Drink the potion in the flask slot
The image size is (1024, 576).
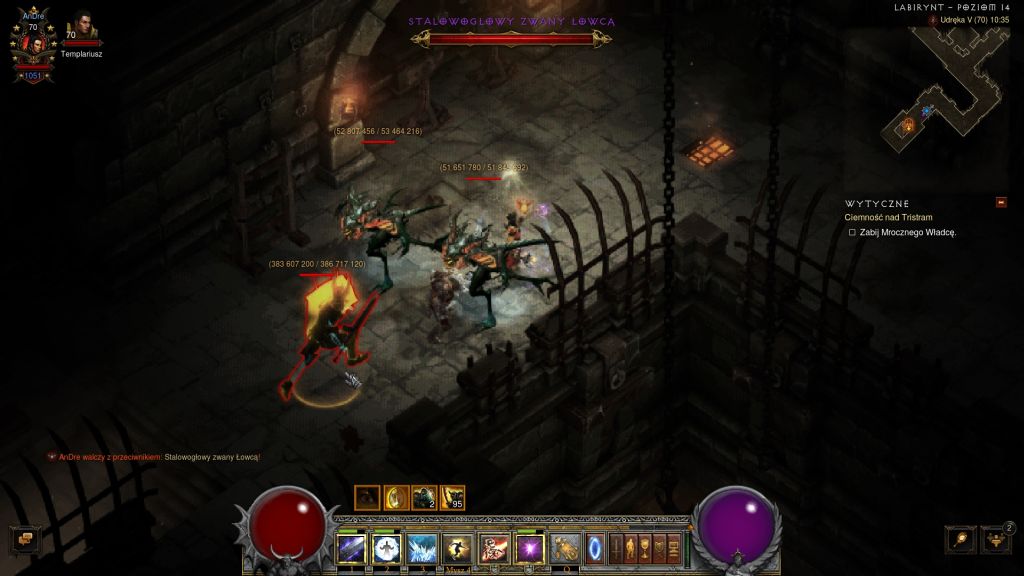click(x=566, y=548)
